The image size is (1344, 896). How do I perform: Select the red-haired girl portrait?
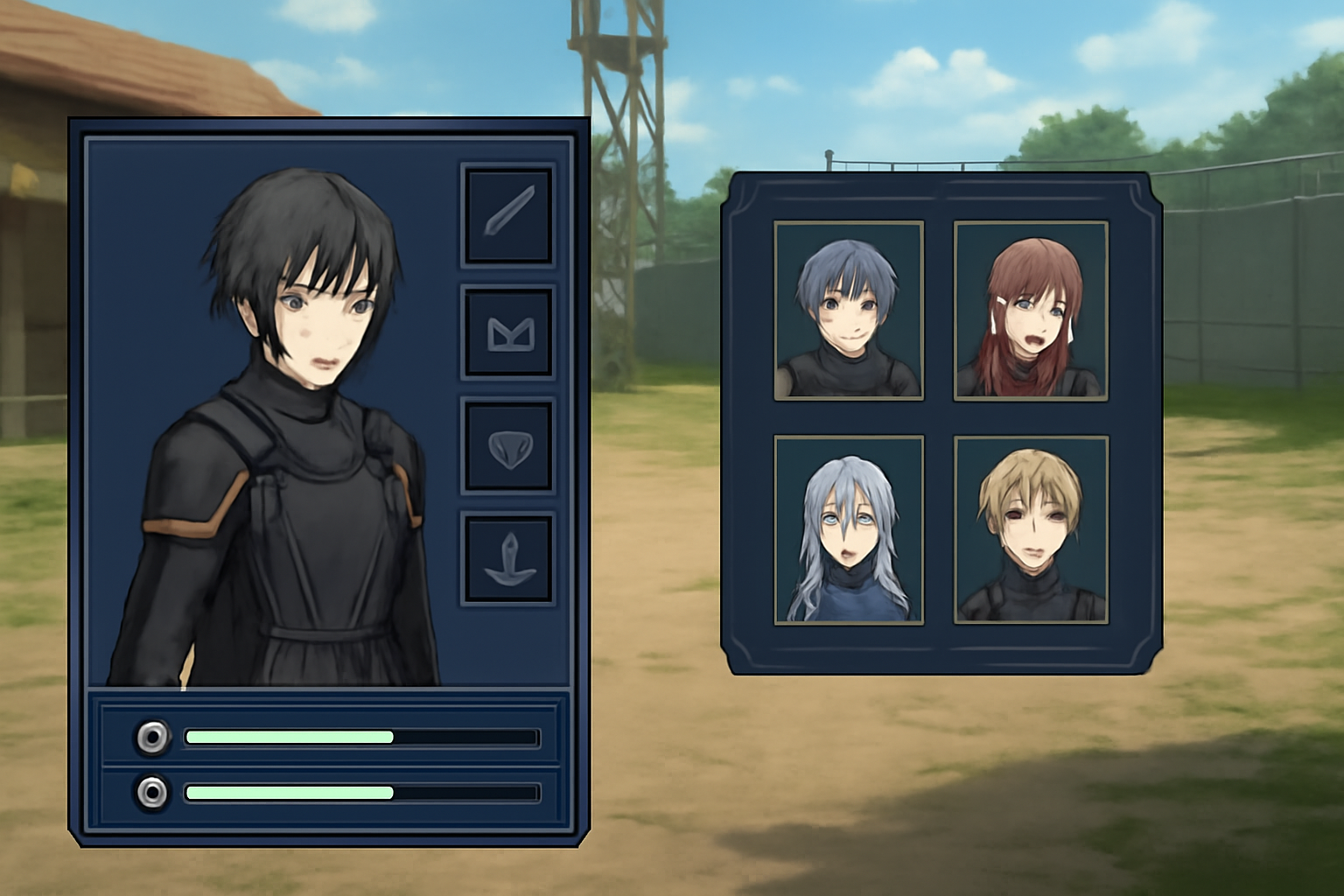(x=1031, y=311)
